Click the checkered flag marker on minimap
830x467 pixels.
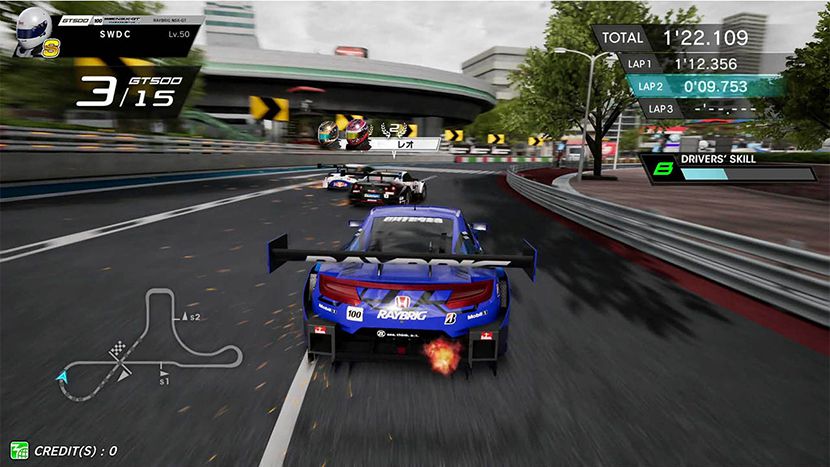[121, 349]
